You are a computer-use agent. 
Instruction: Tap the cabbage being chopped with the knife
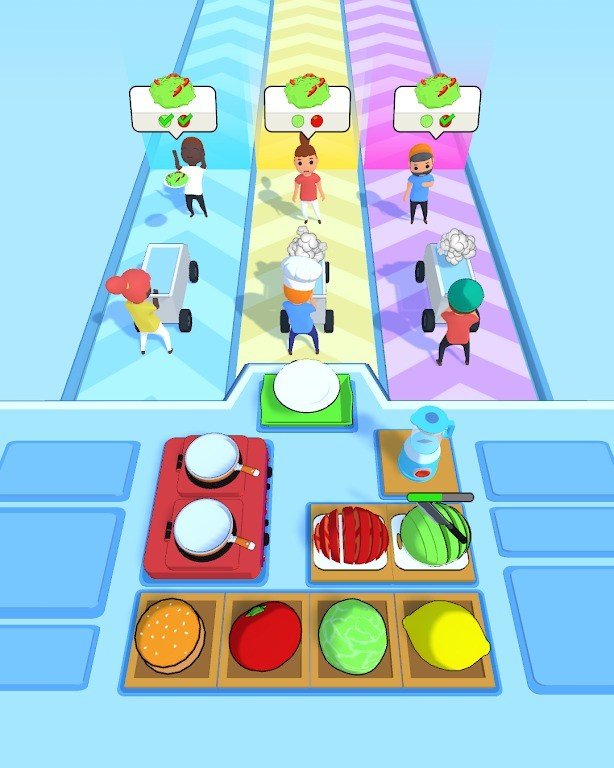(x=433, y=536)
